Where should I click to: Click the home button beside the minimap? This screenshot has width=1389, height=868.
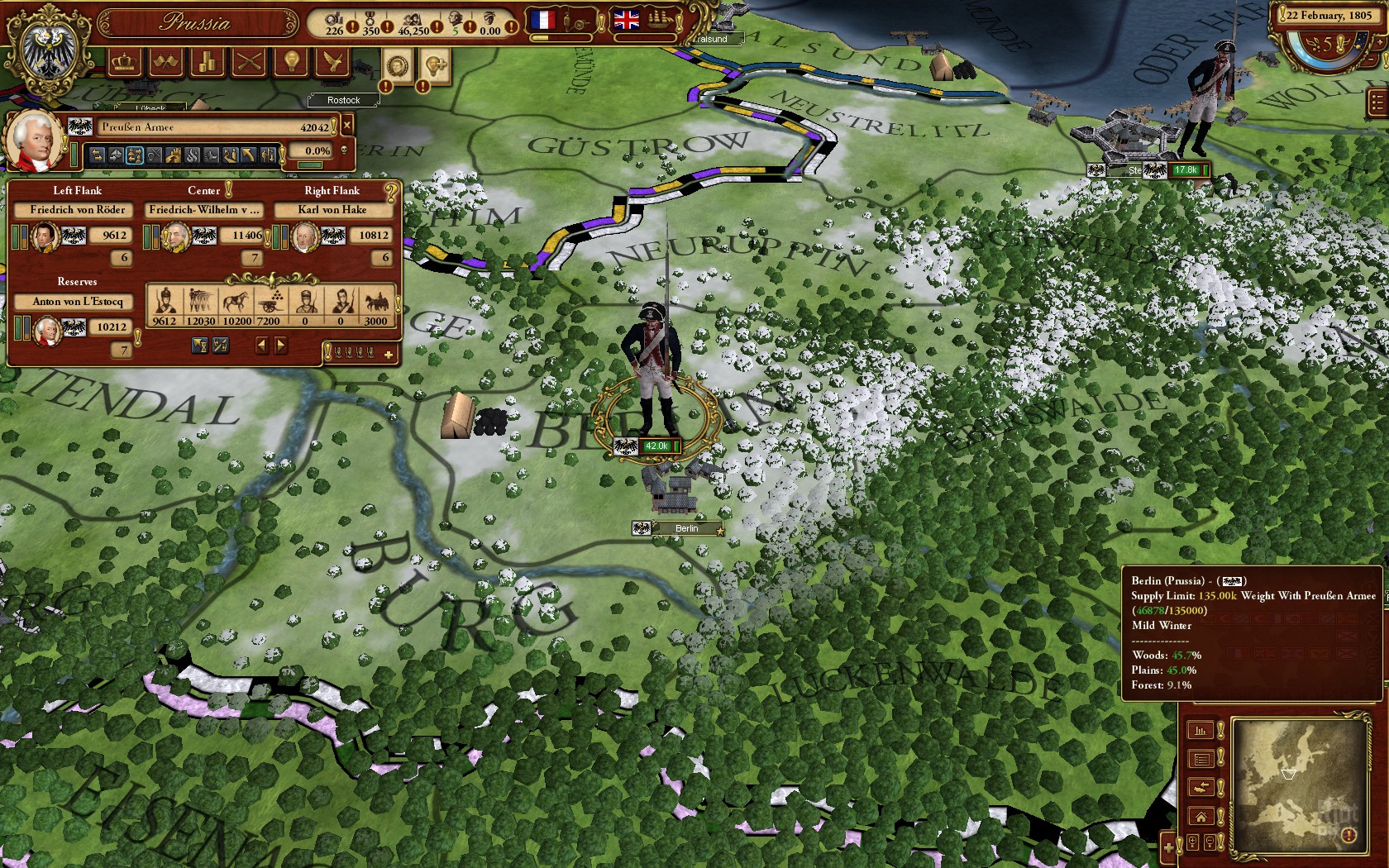[x=1201, y=817]
